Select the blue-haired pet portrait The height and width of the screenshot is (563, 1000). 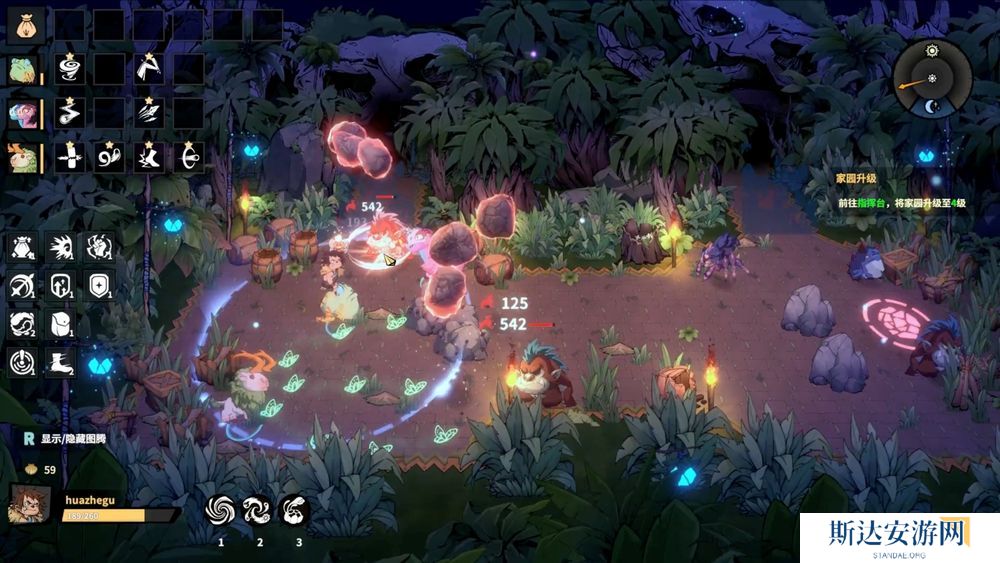pyautogui.click(x=24, y=112)
